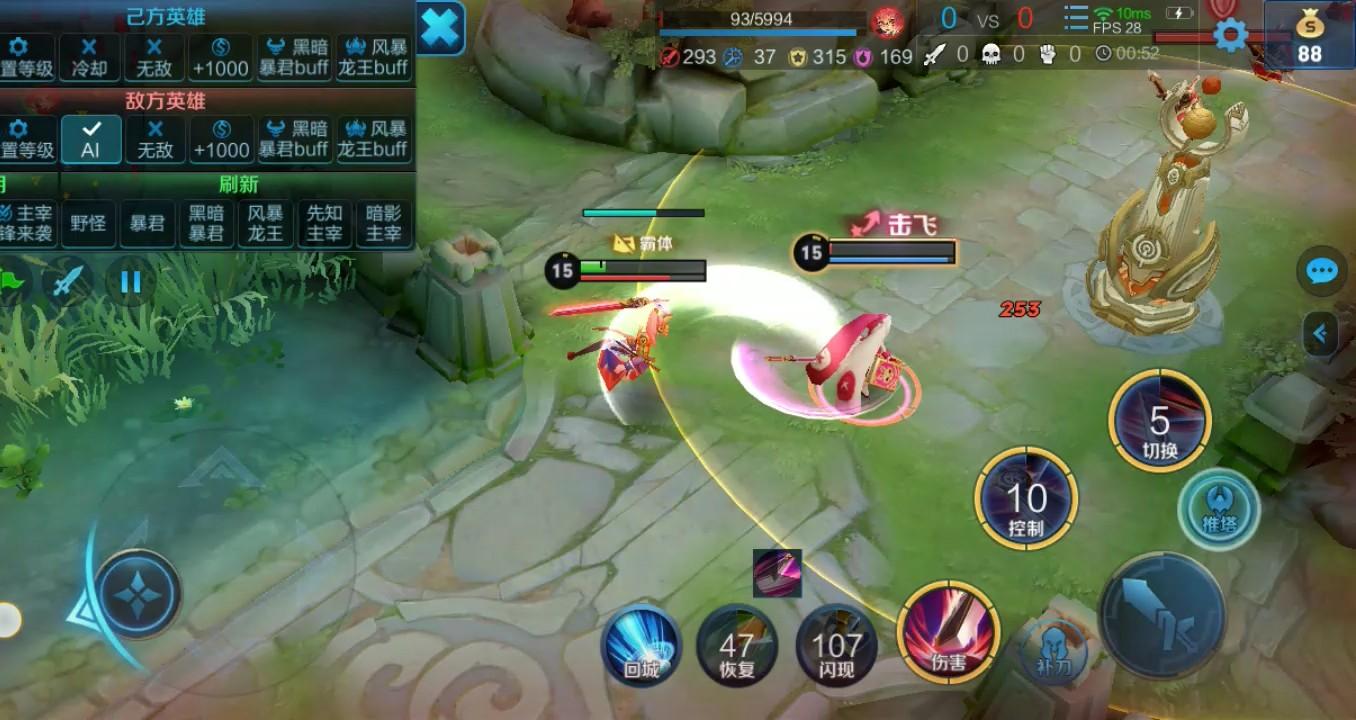Give enemy hero the 风暴龙王 buff
The image size is (1356, 720).
coord(373,138)
